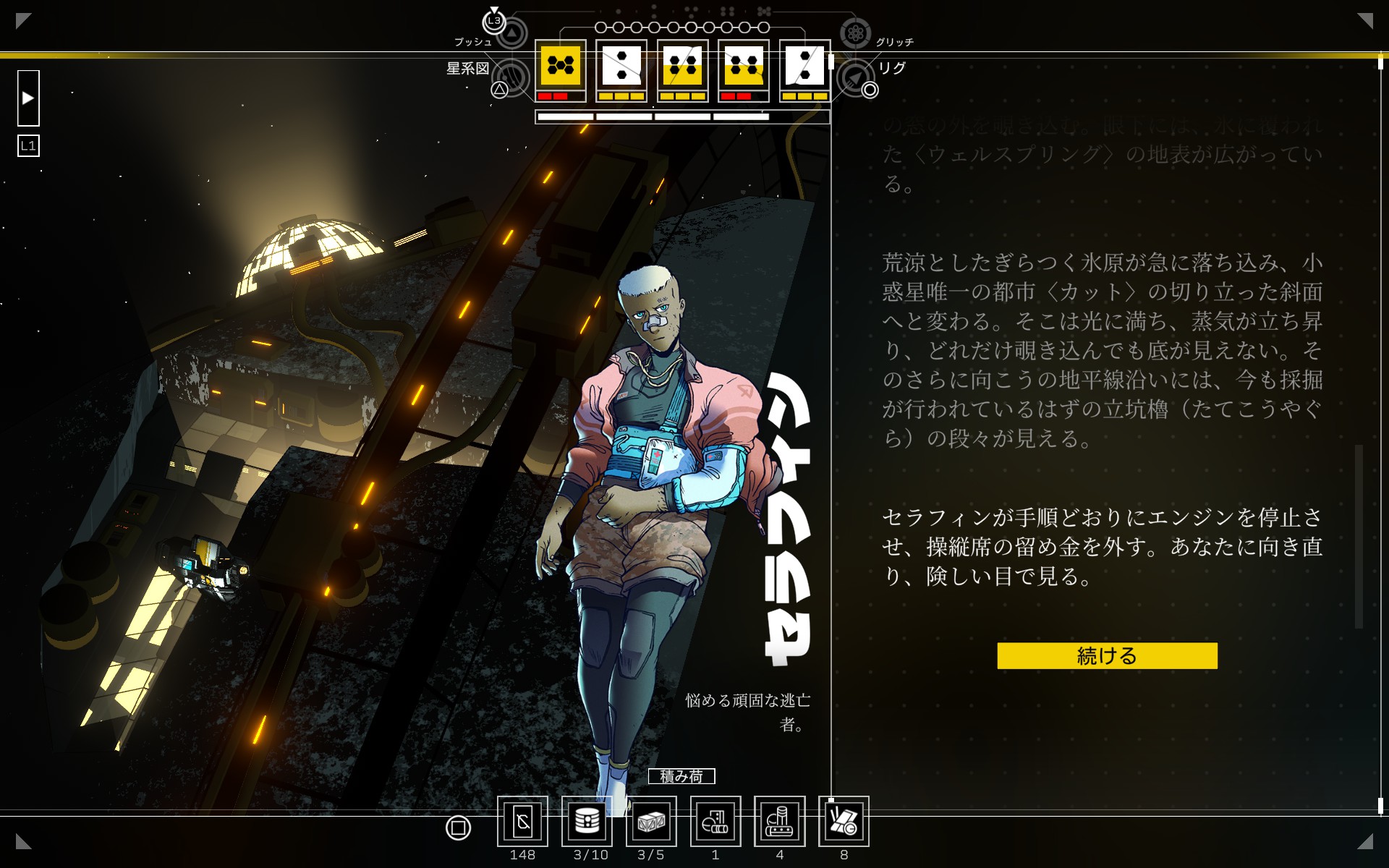Continue the dialogue with 続ける
1389x868 pixels.
(x=1106, y=655)
